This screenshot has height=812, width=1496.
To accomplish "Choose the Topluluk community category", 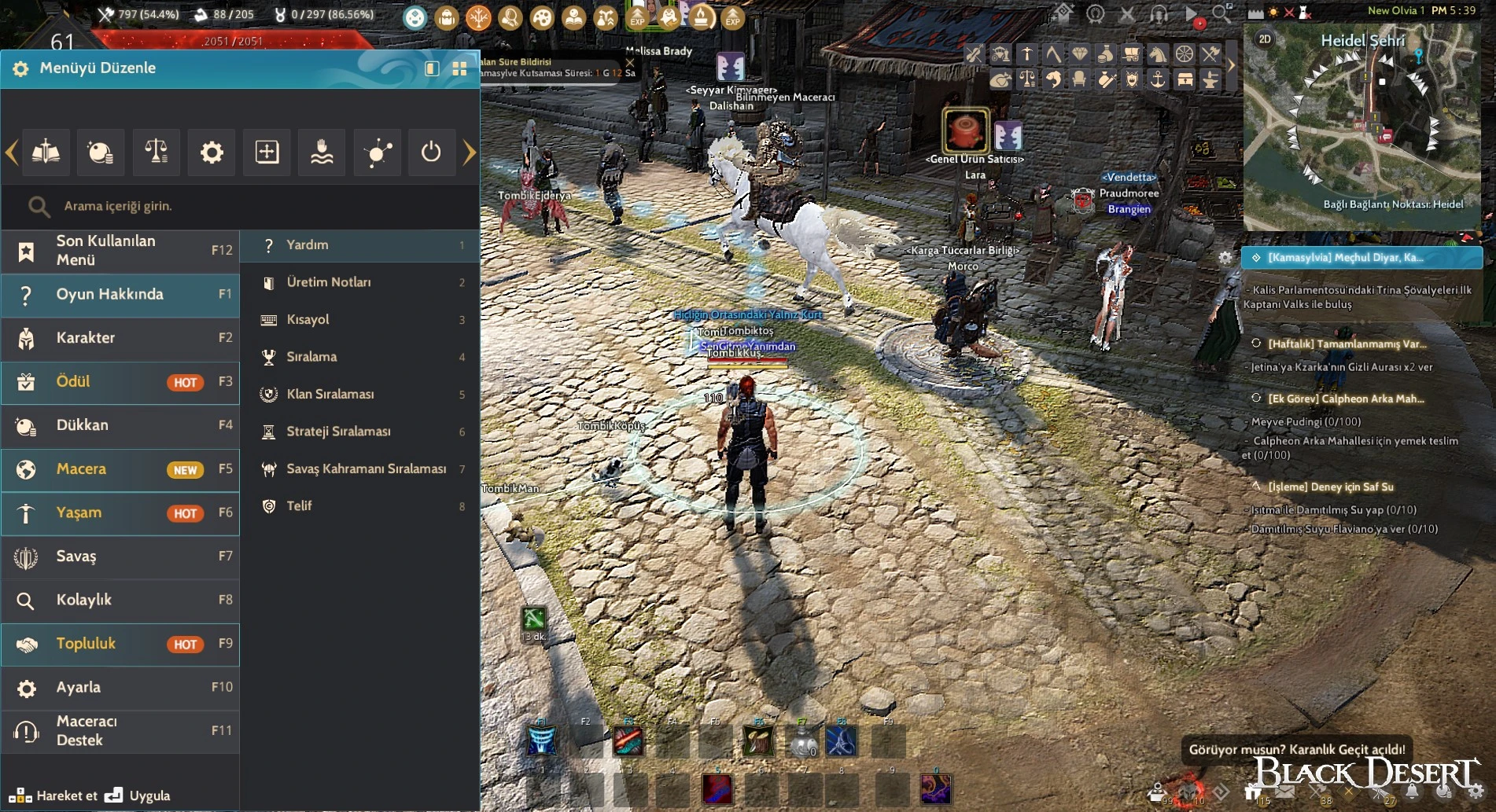I will coord(120,645).
